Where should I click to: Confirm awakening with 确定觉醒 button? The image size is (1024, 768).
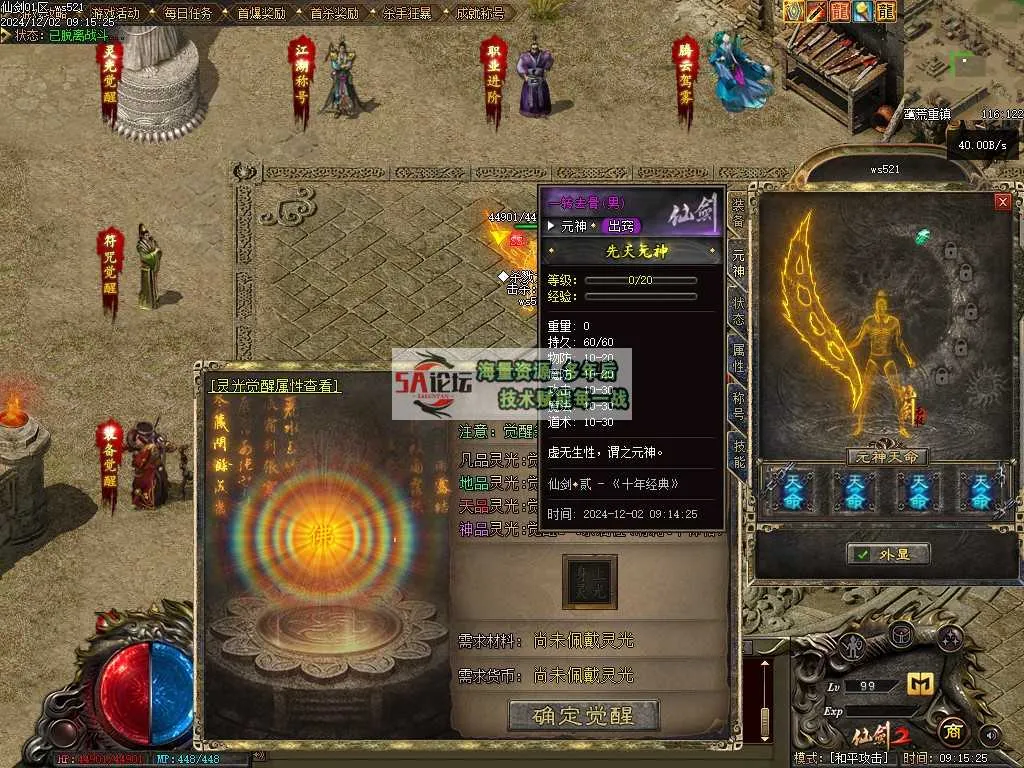click(584, 715)
